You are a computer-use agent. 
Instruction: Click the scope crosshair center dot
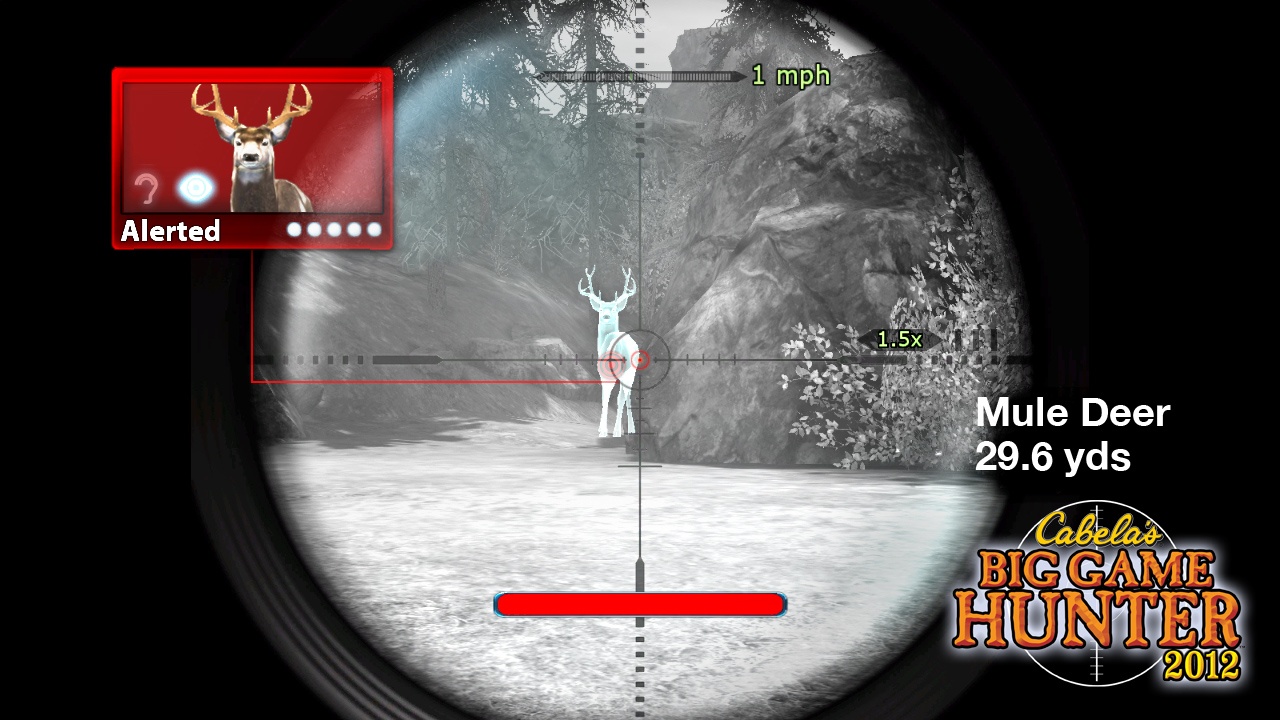pos(640,361)
